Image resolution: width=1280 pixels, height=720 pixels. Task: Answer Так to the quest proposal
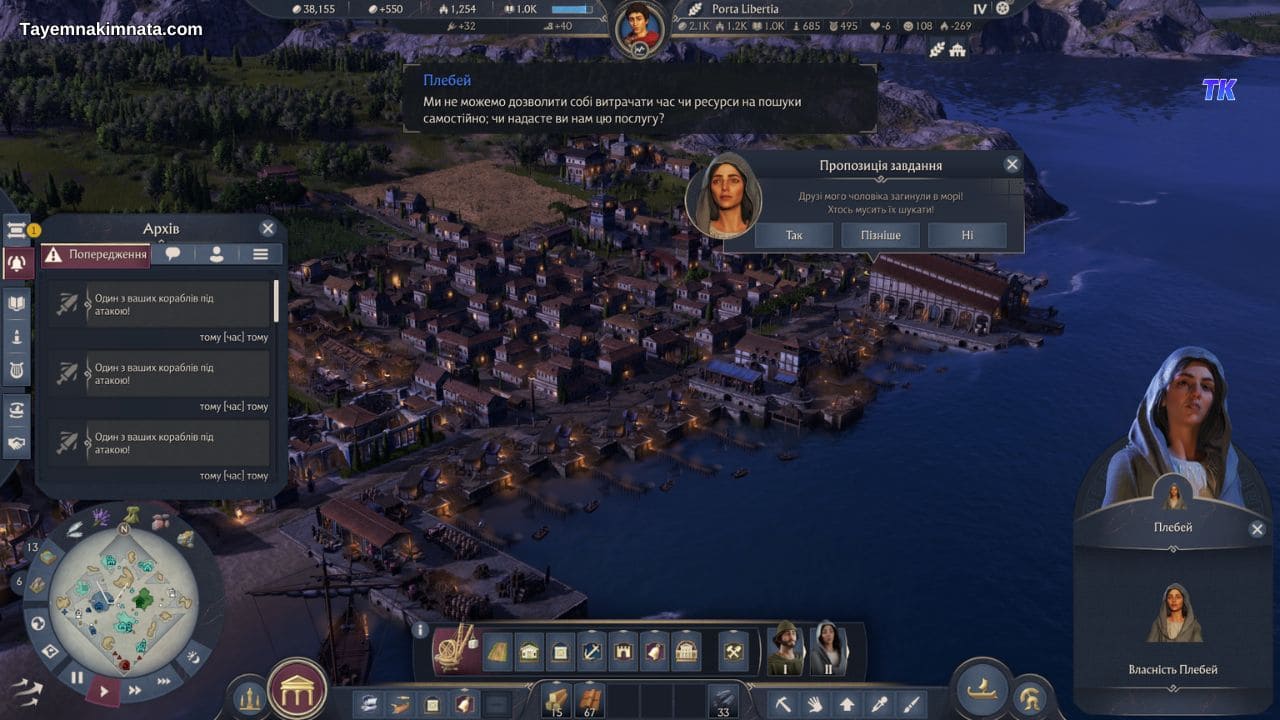click(x=793, y=235)
